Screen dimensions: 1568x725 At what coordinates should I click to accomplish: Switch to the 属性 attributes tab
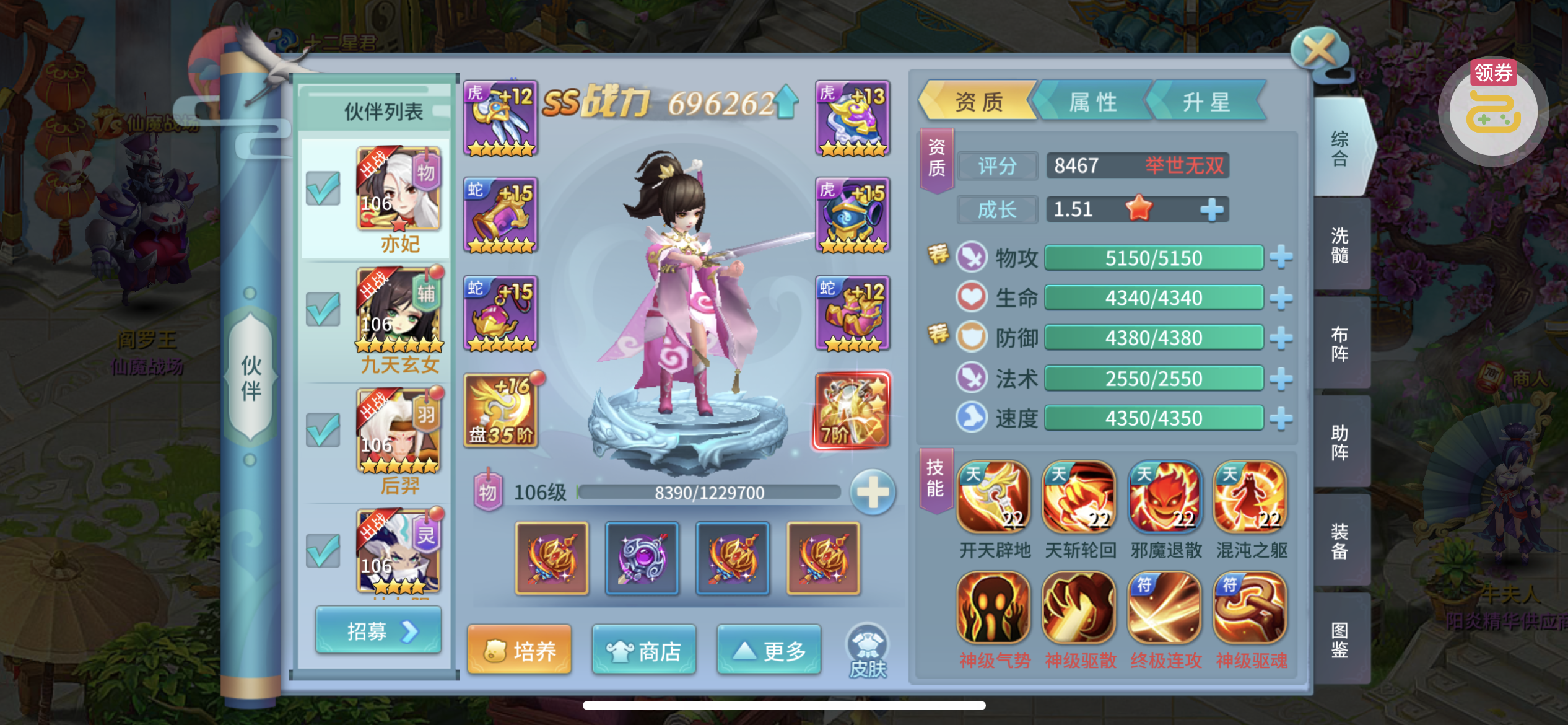point(1093,102)
